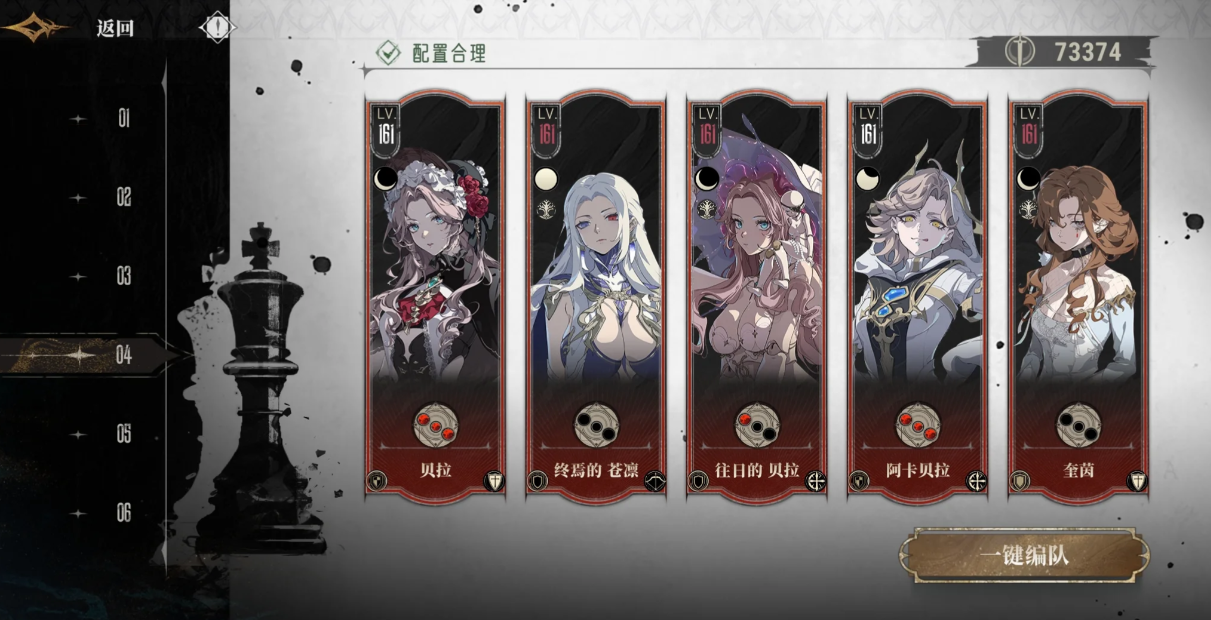Select team slot 04
The image size is (1211, 620).
tap(123, 355)
